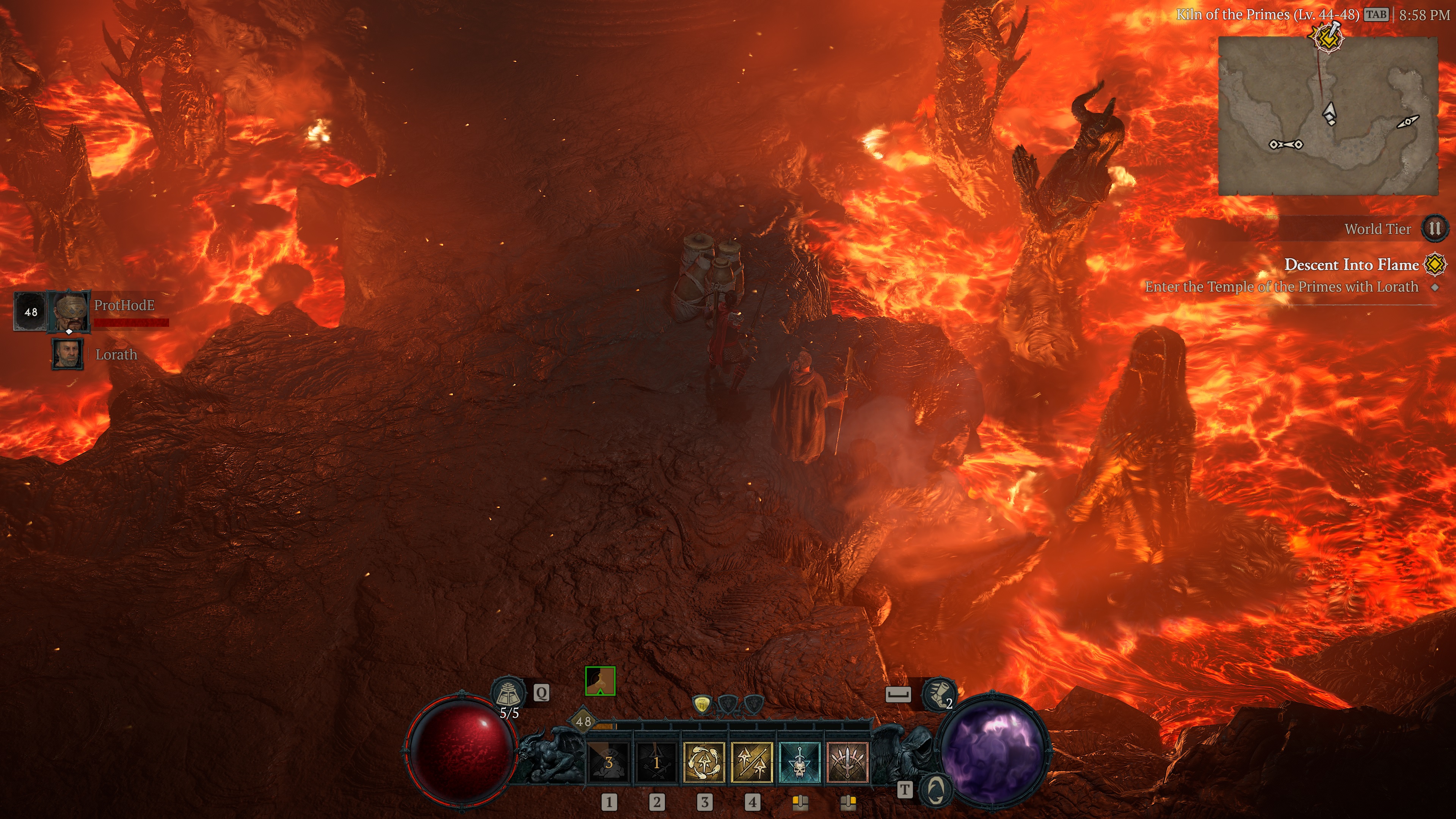This screenshot has height=819, width=1456.
Task: Open the minimap
Action: 1328,116
